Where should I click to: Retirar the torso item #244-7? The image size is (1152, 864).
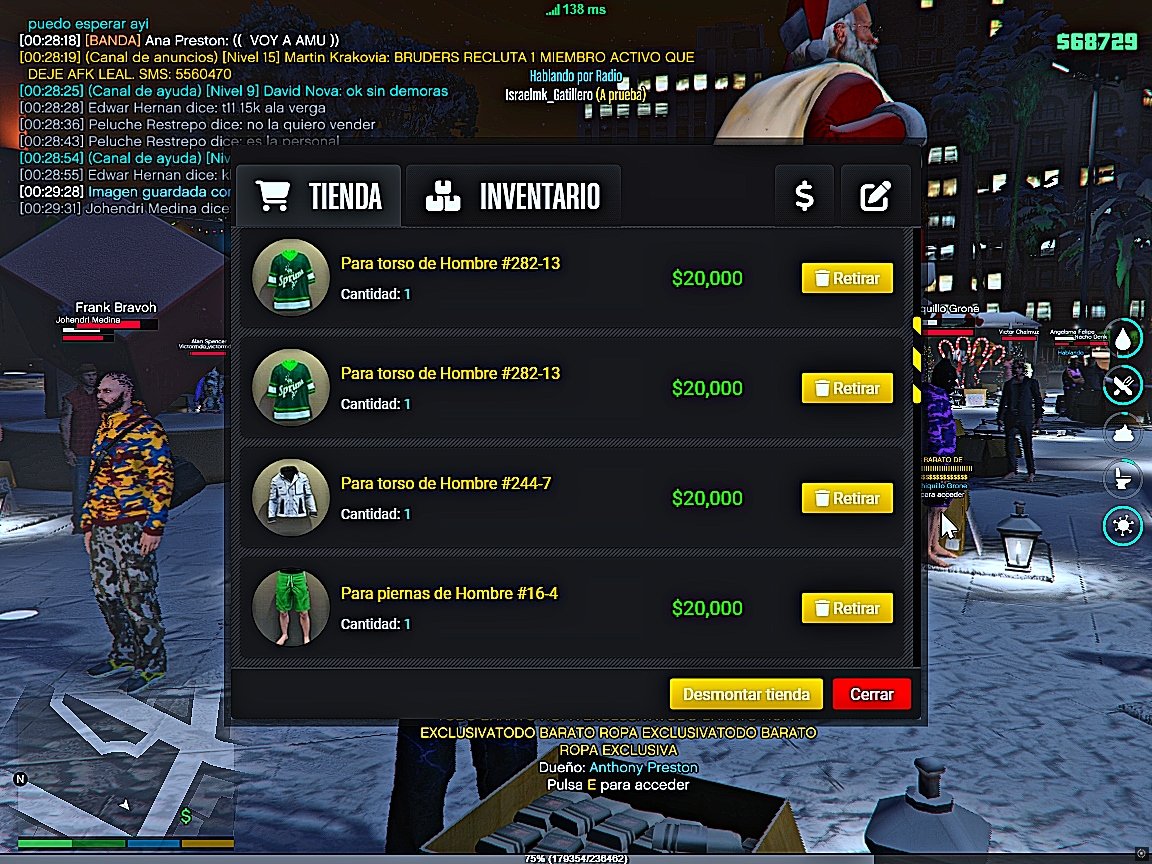pos(847,498)
